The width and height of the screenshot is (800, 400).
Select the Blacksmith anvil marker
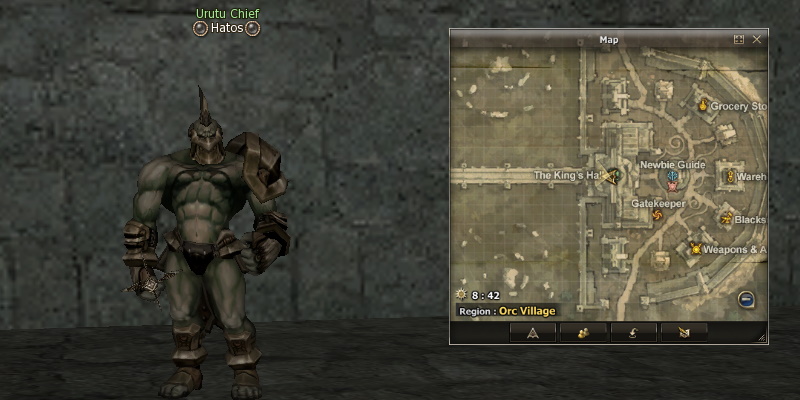[x=727, y=218]
